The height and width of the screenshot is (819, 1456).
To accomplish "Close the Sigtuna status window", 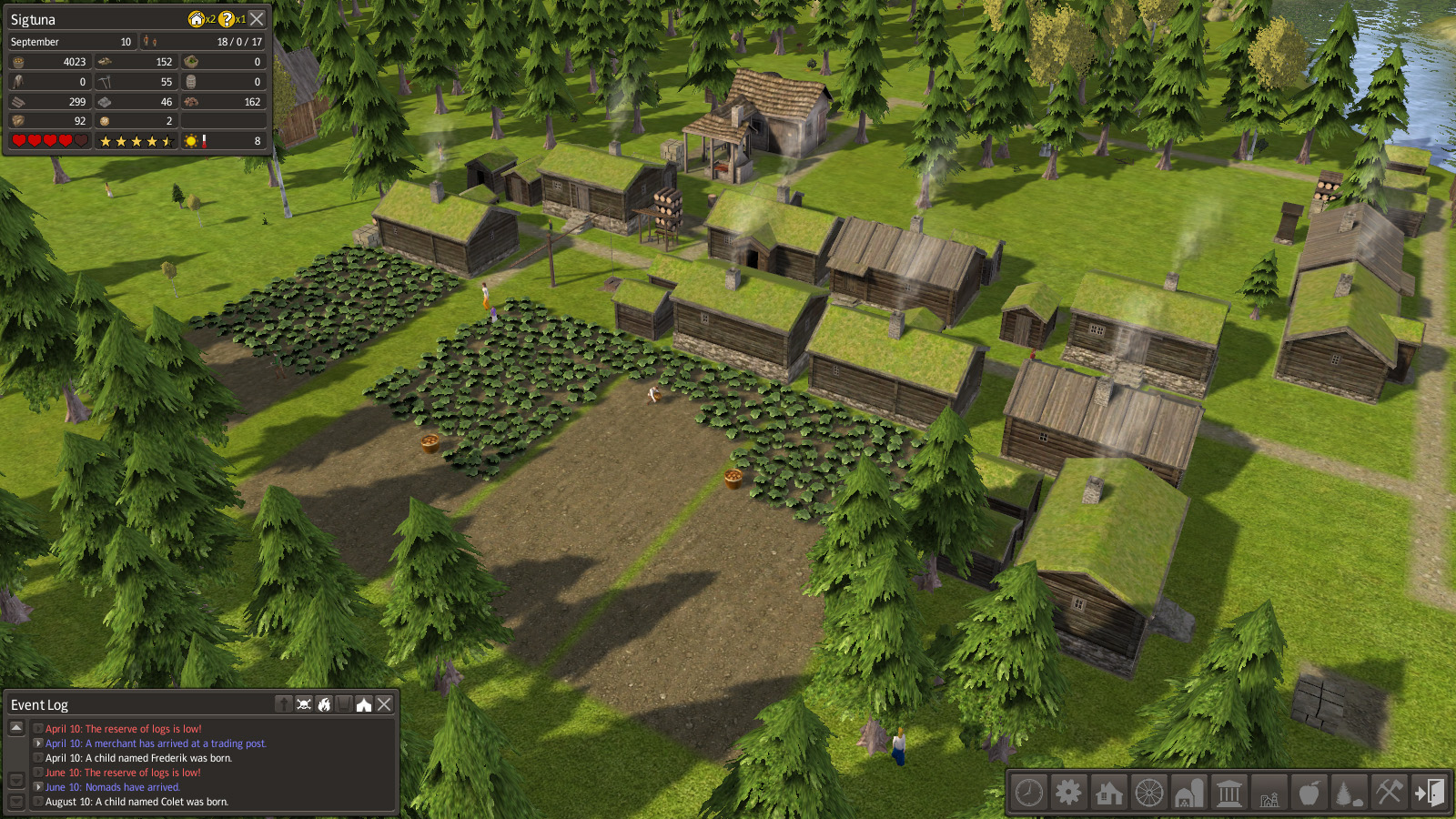I will coord(258,19).
